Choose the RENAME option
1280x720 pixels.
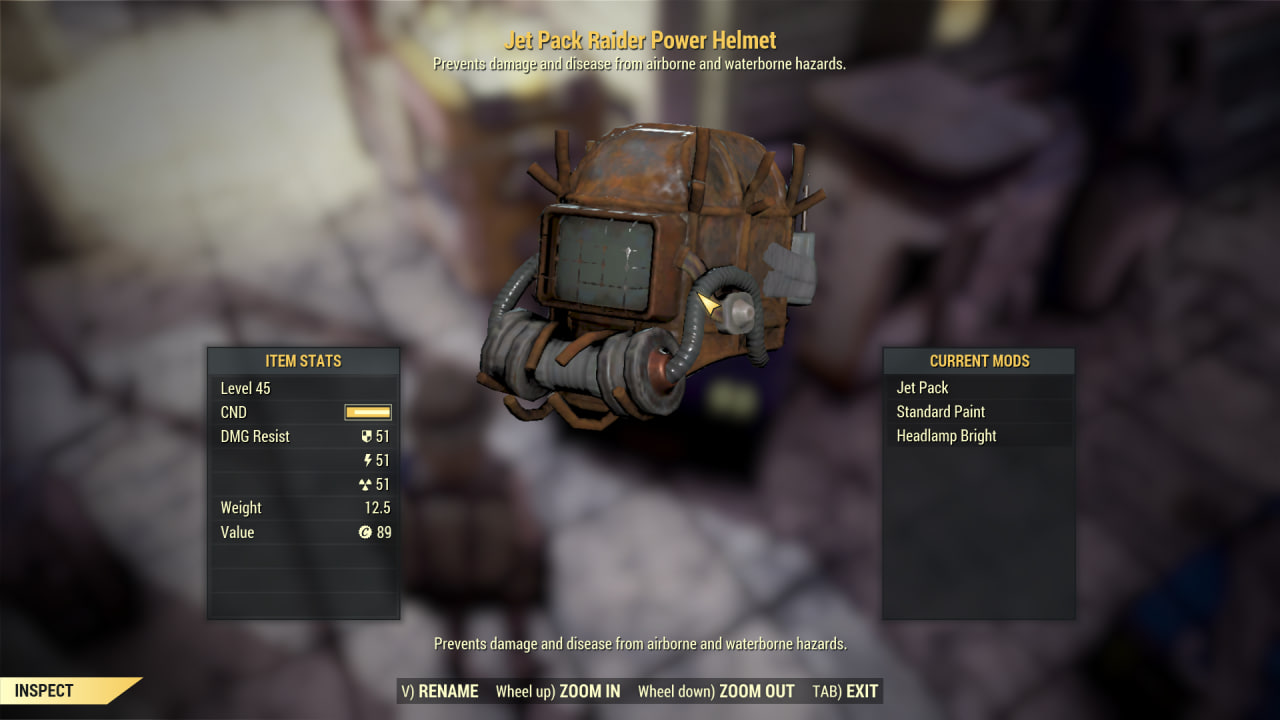click(x=440, y=691)
